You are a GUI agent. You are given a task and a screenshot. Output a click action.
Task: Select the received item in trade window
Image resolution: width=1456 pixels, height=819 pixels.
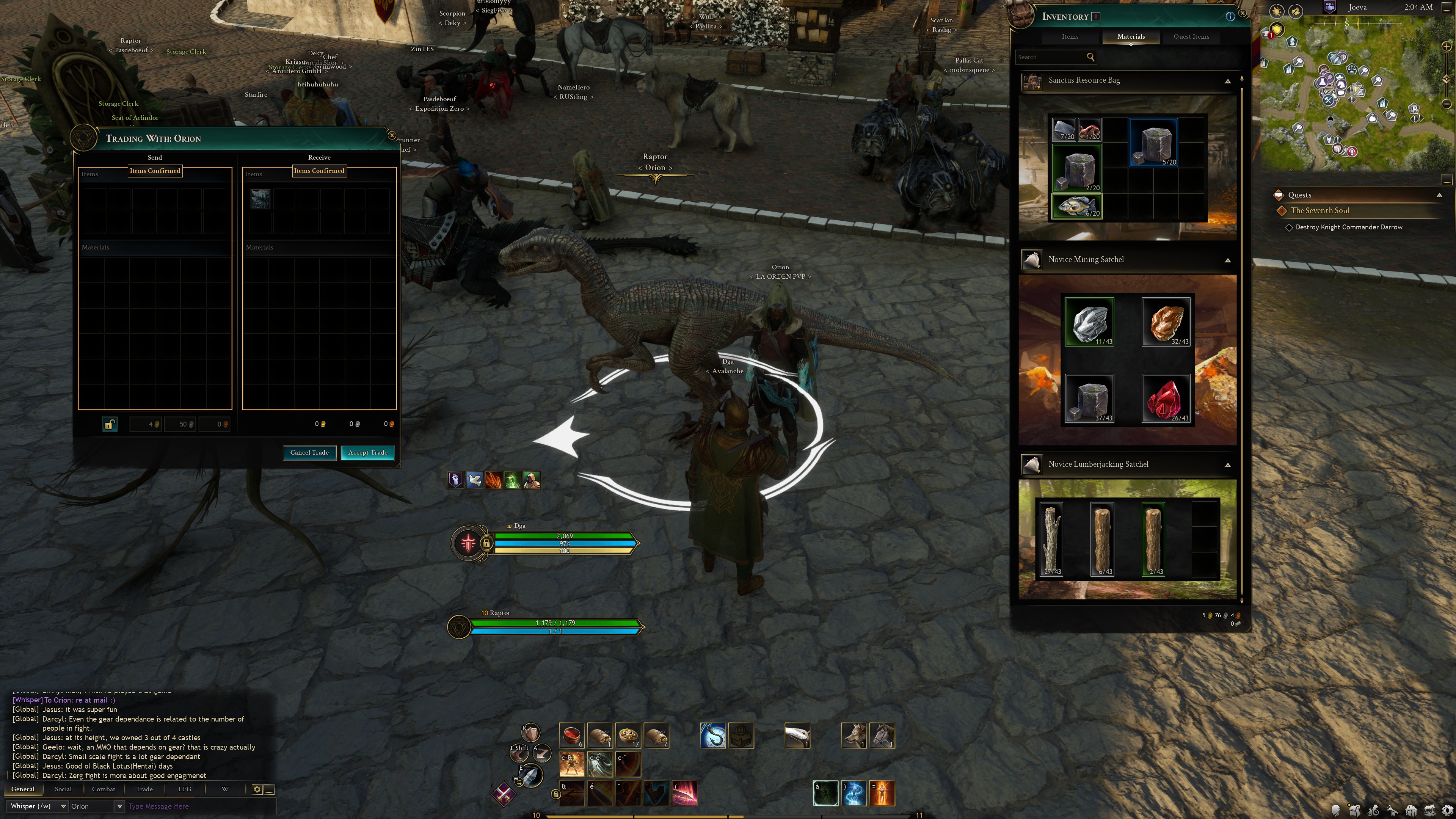[x=260, y=199]
